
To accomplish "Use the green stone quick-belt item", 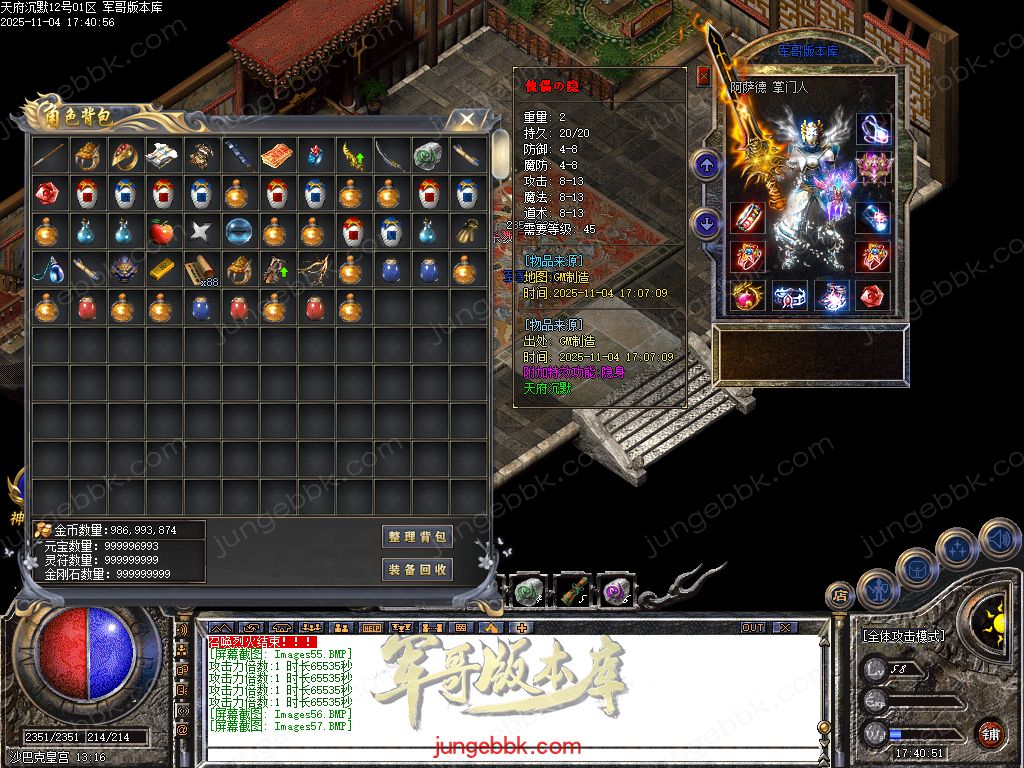I will (x=530, y=592).
